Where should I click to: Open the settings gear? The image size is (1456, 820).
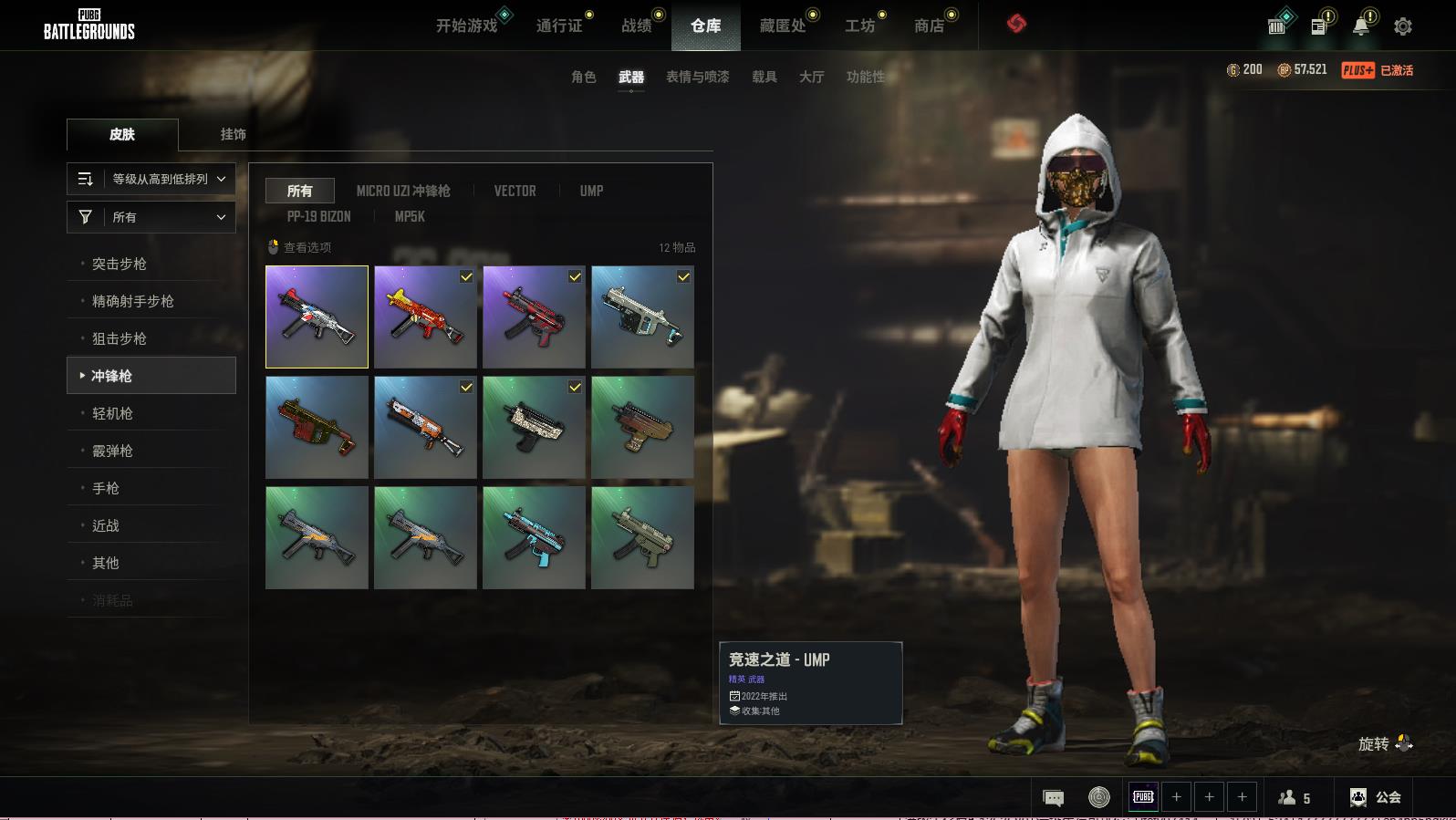pyautogui.click(x=1402, y=26)
